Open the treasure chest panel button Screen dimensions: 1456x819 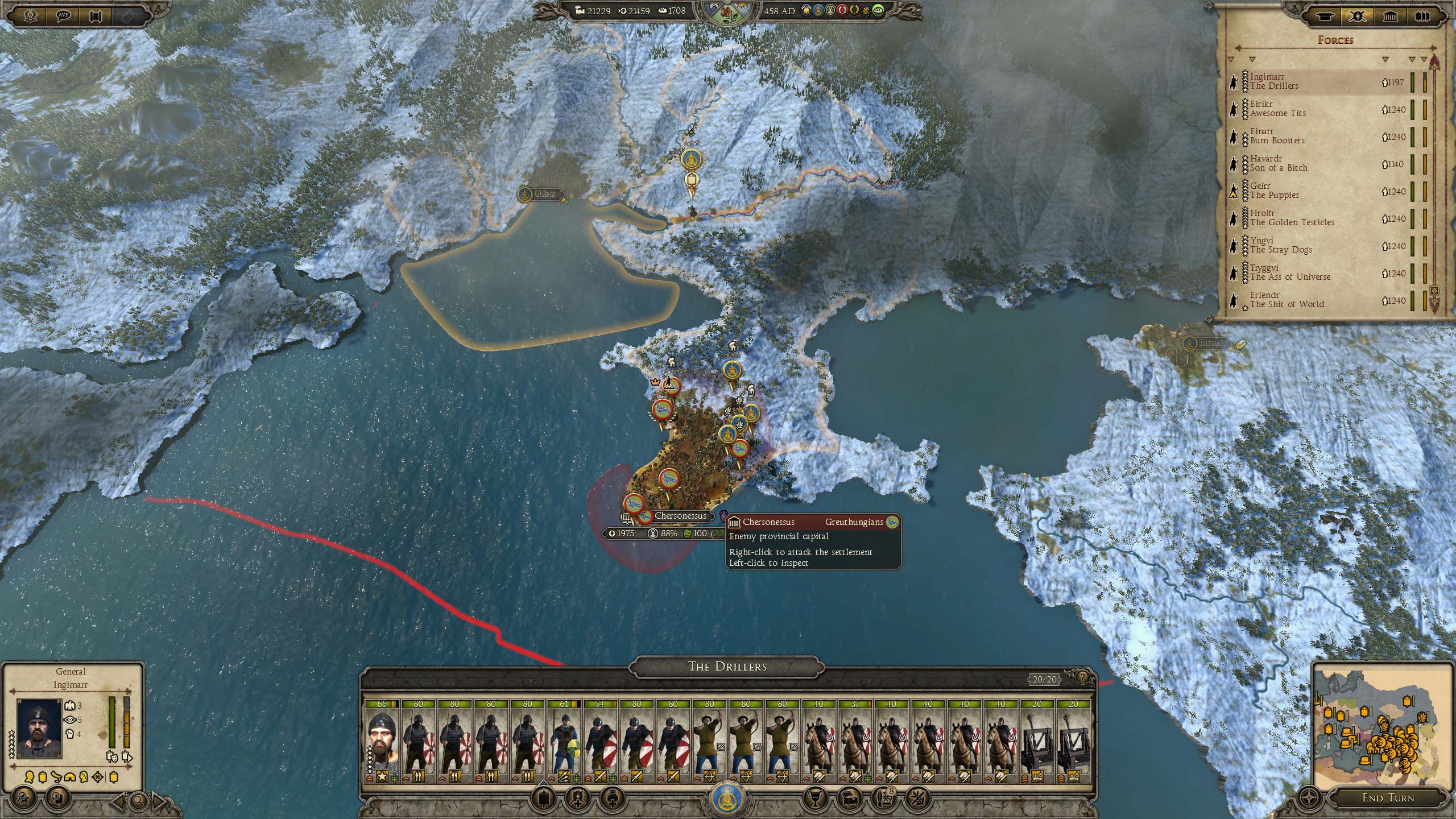click(850, 799)
